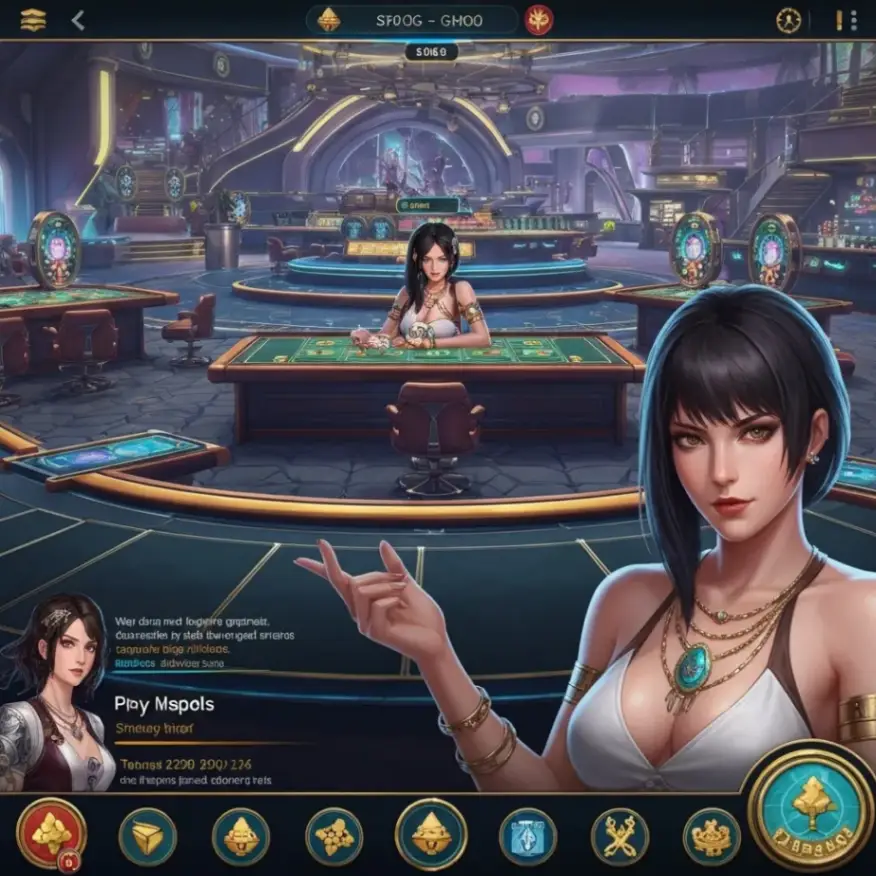Open the golden crown treasure icon
The height and width of the screenshot is (876, 876).
(x=711, y=836)
